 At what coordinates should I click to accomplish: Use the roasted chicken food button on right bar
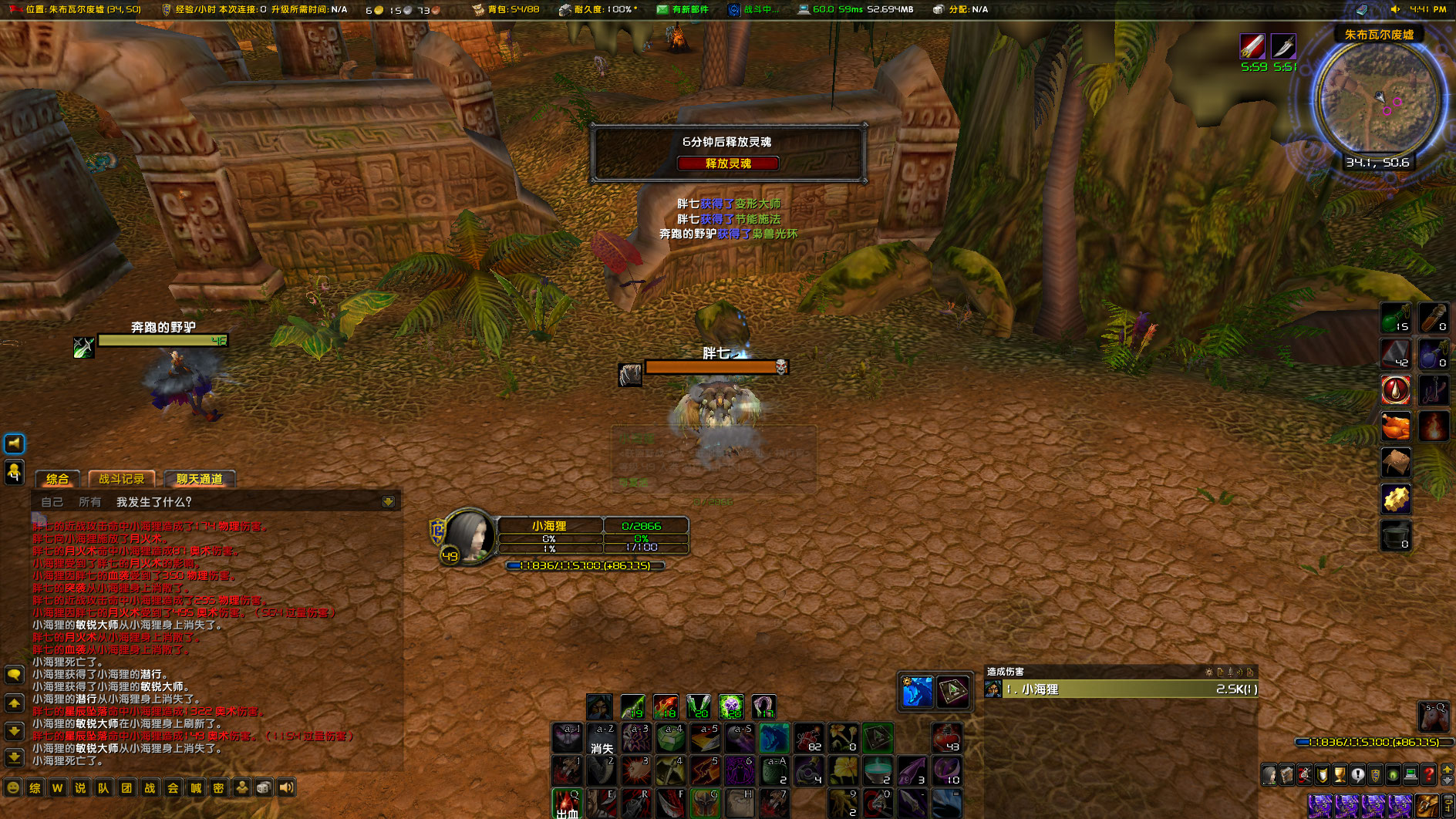pyautogui.click(x=1396, y=426)
